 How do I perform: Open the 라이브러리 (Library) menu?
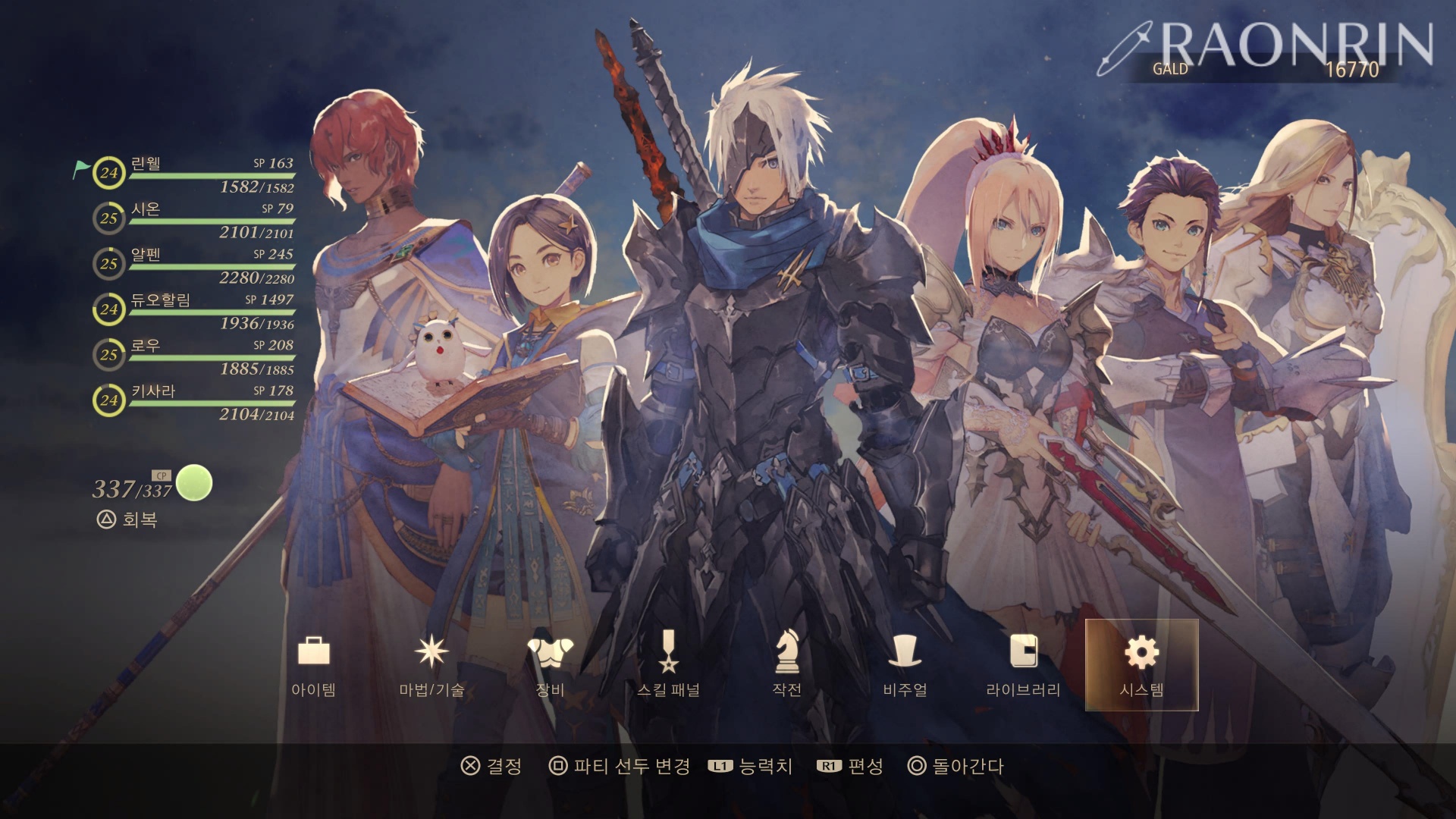coord(1023,664)
